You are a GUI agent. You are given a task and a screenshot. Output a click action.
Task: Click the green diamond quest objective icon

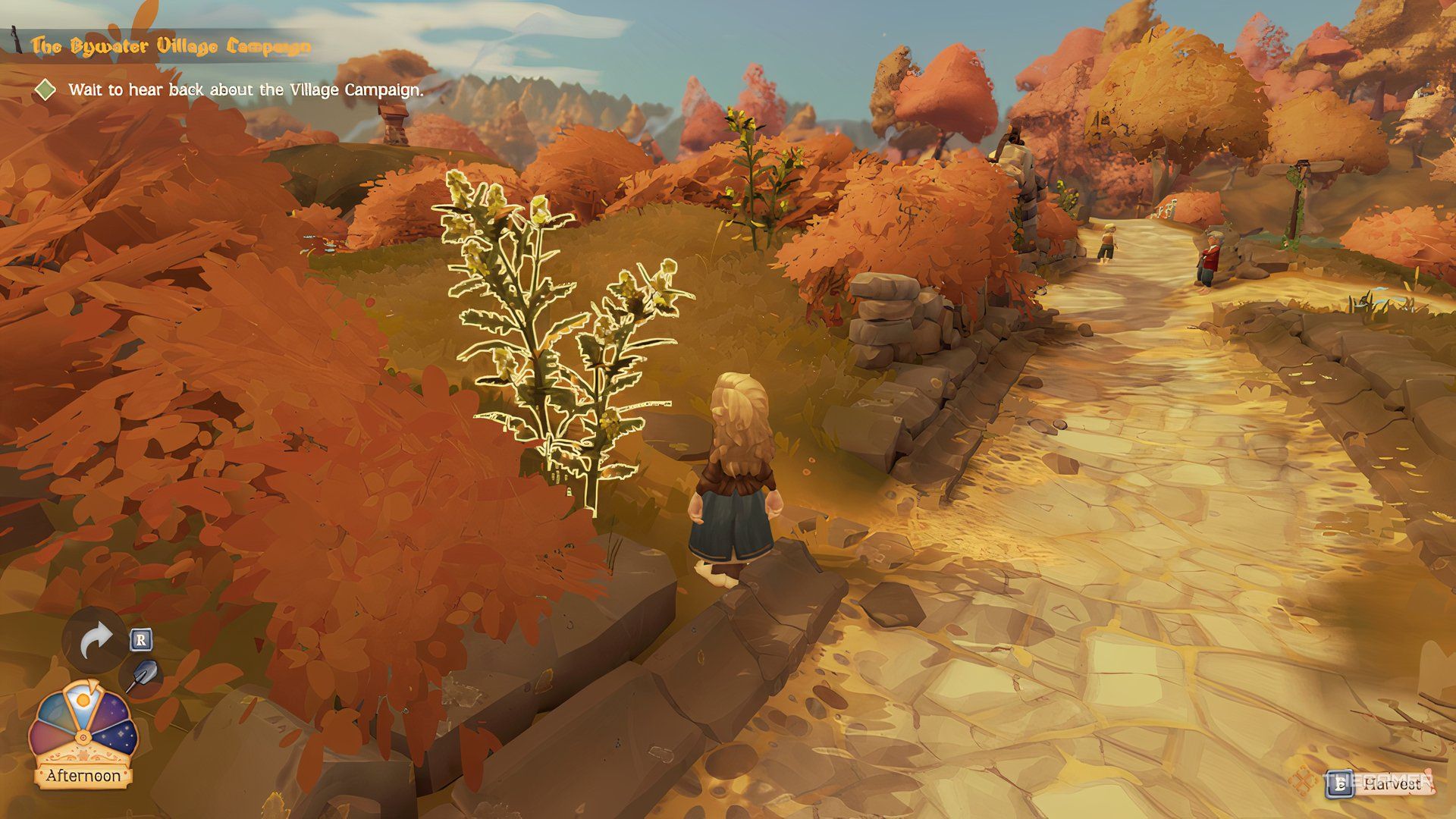click(47, 91)
